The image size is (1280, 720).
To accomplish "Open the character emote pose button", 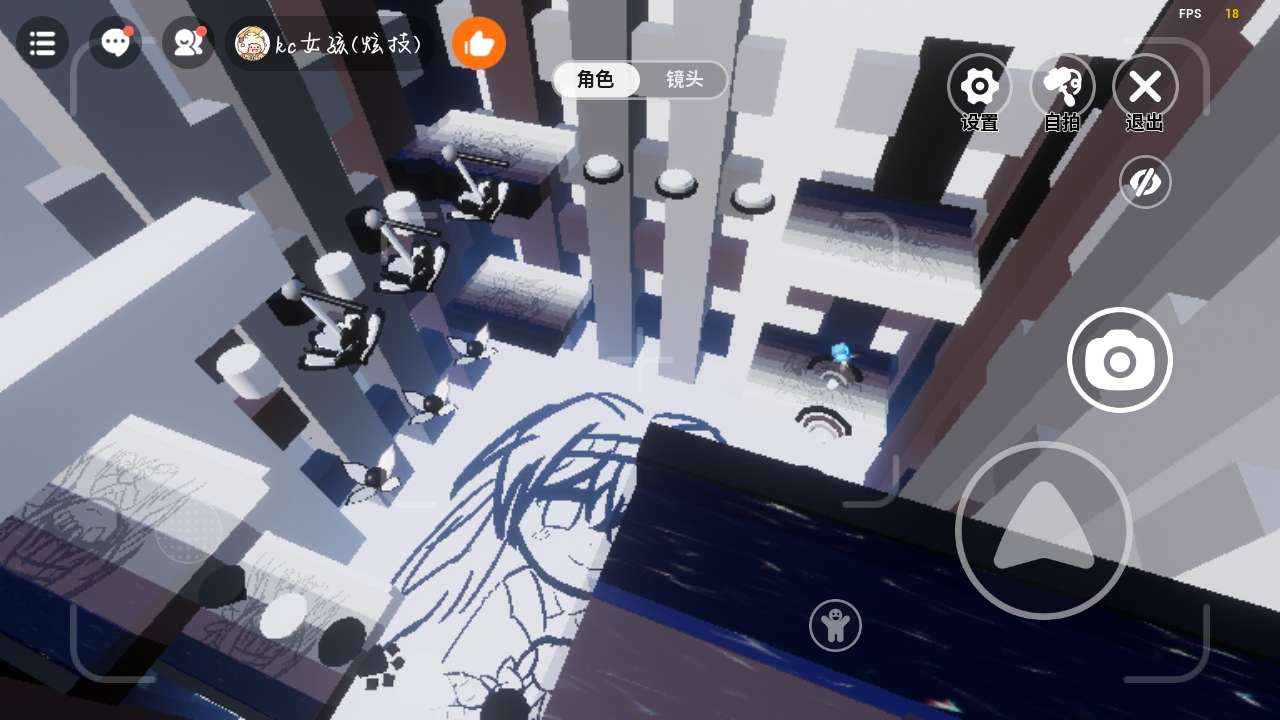I will point(834,626).
